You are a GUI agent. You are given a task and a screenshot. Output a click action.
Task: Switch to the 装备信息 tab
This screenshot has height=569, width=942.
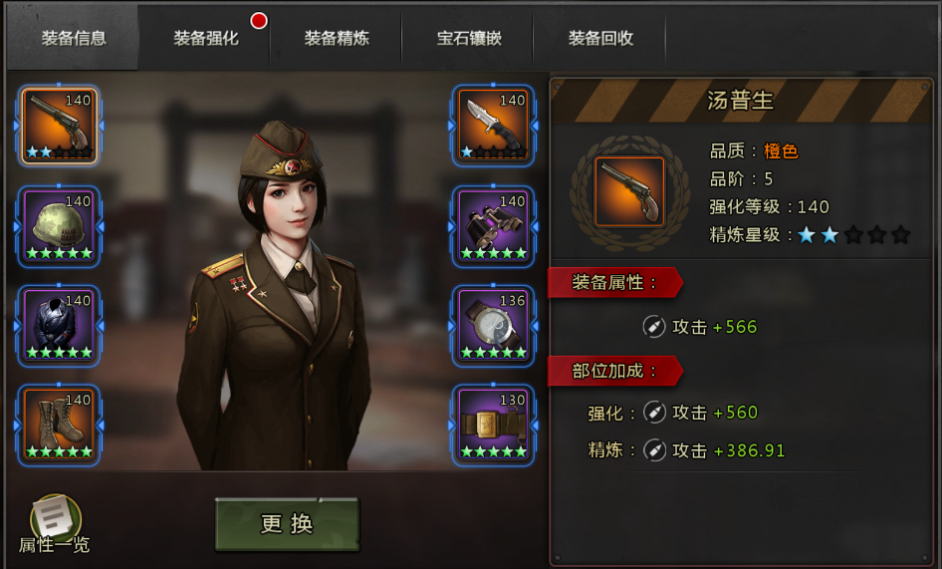(x=73, y=39)
